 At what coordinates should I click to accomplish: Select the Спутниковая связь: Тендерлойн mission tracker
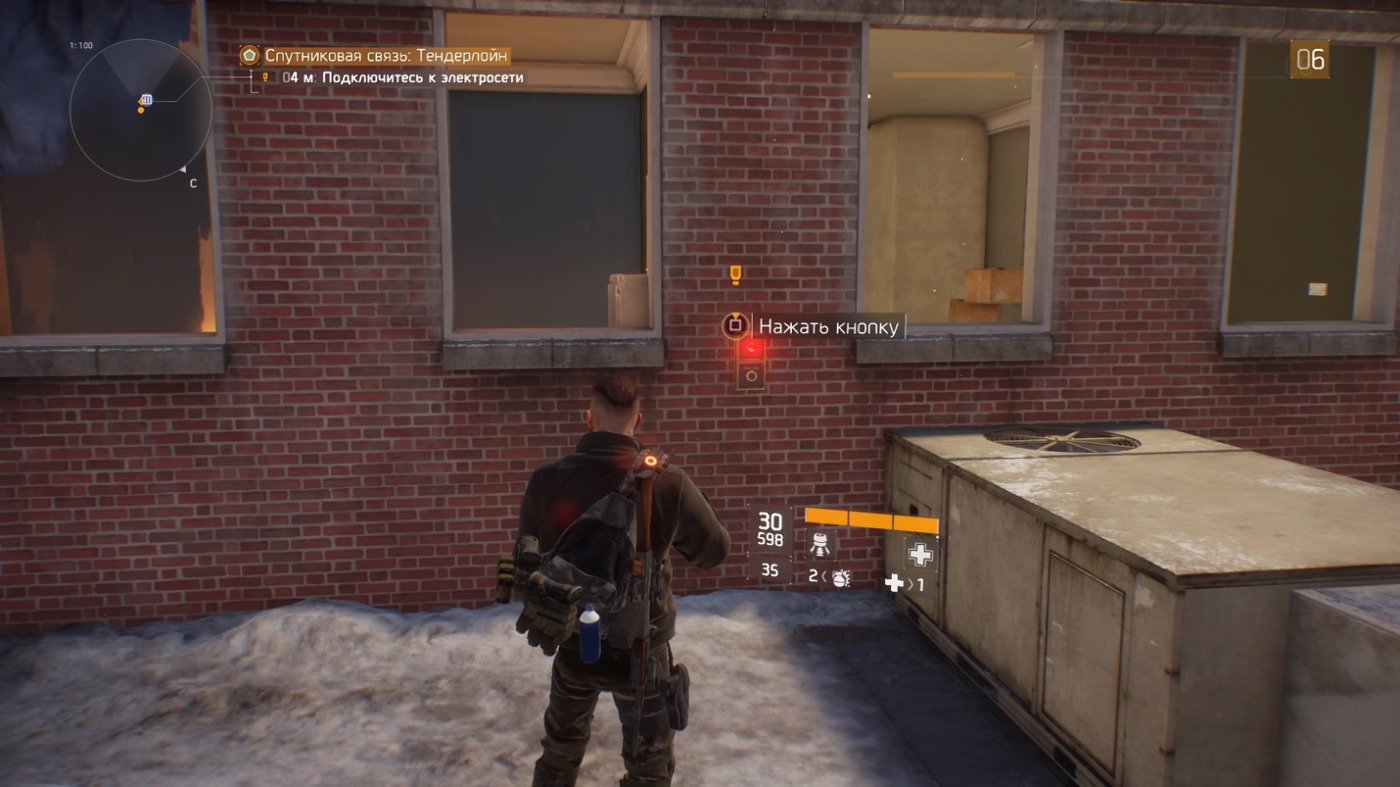click(x=386, y=56)
